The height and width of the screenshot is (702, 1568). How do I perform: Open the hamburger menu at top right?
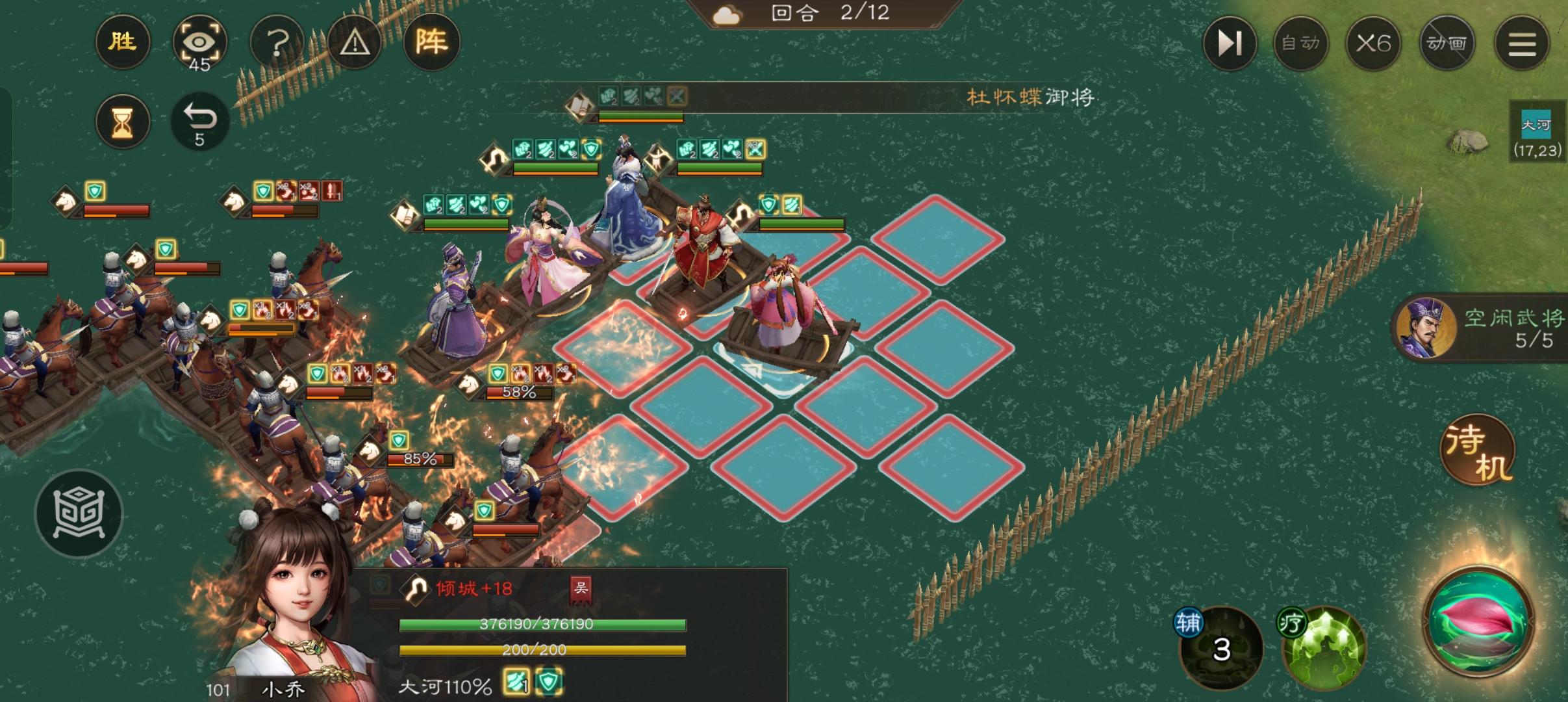point(1523,42)
